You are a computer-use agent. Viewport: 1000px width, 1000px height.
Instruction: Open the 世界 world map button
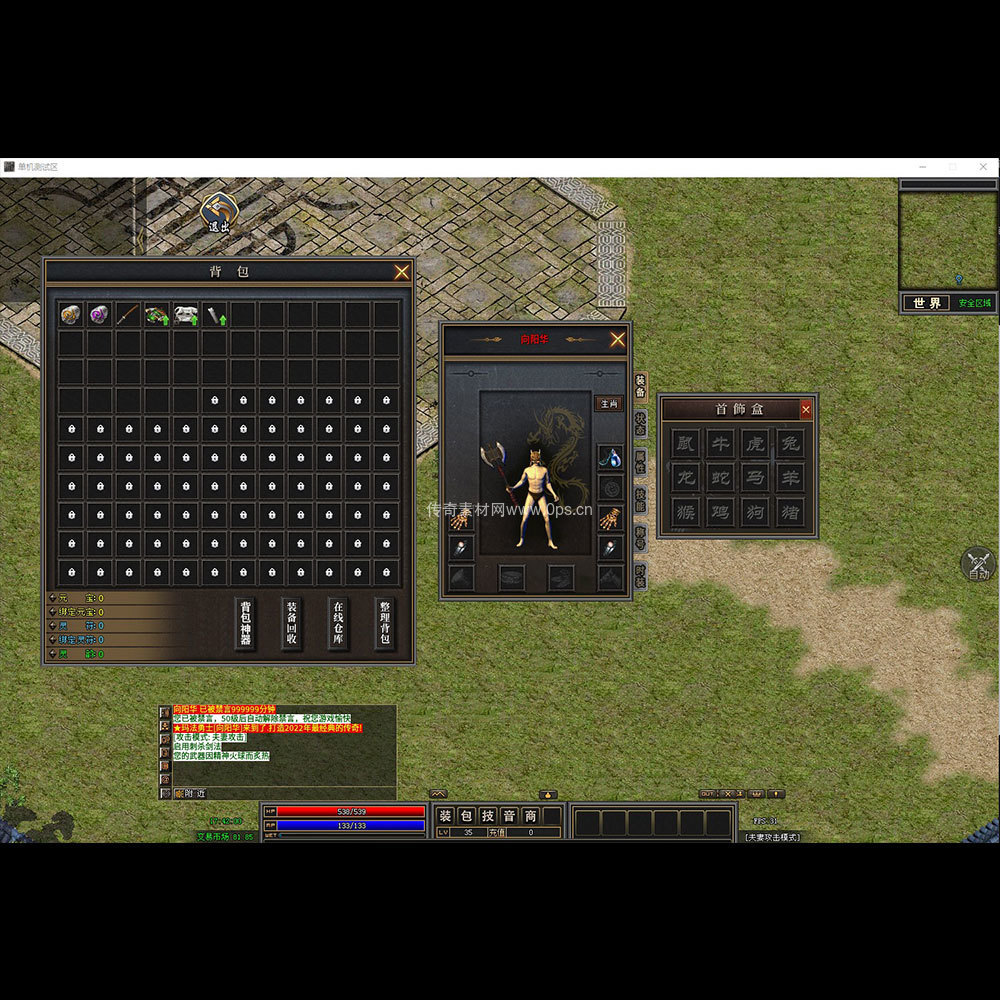[926, 303]
